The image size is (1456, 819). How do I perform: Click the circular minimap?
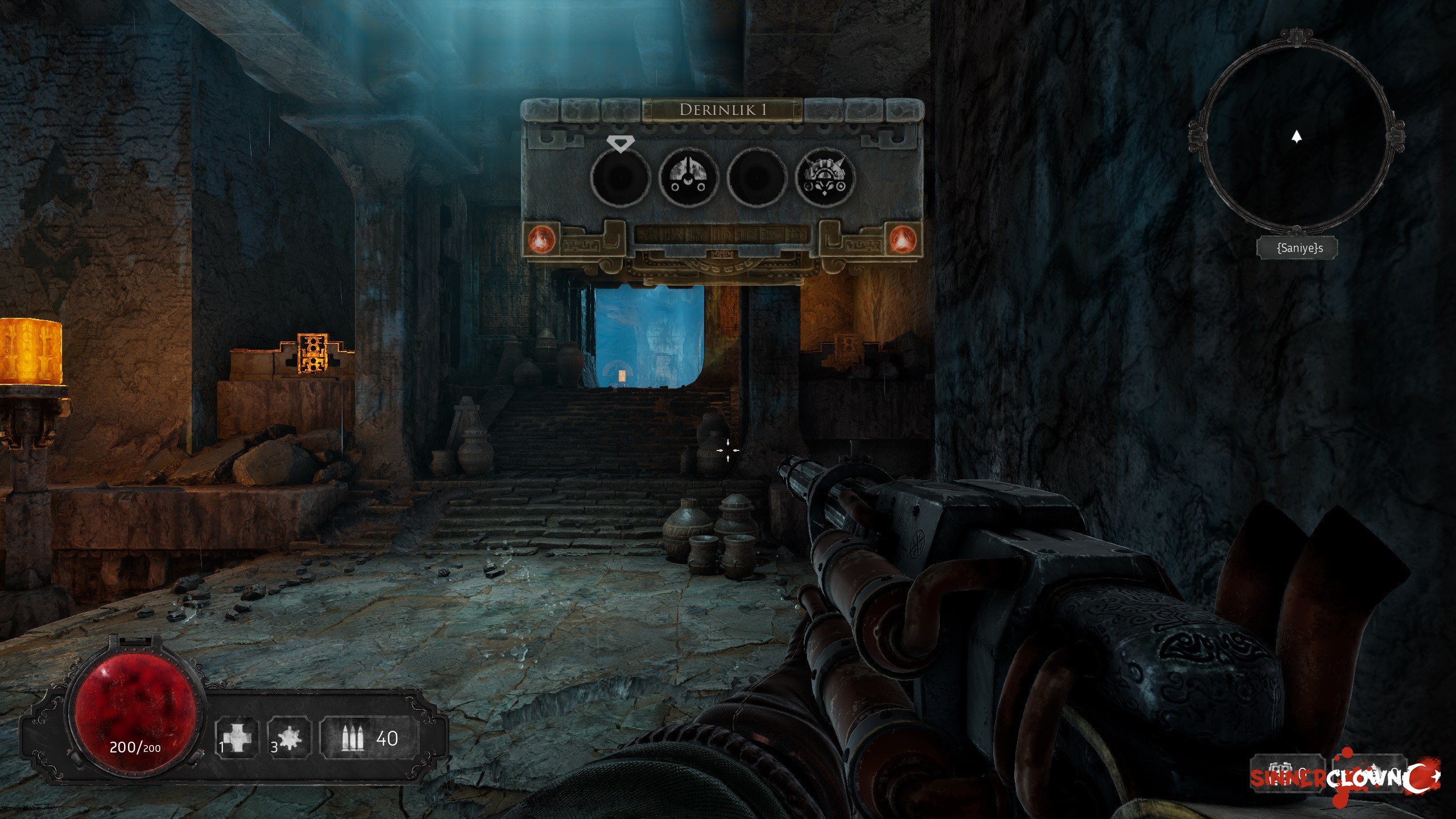1296,136
